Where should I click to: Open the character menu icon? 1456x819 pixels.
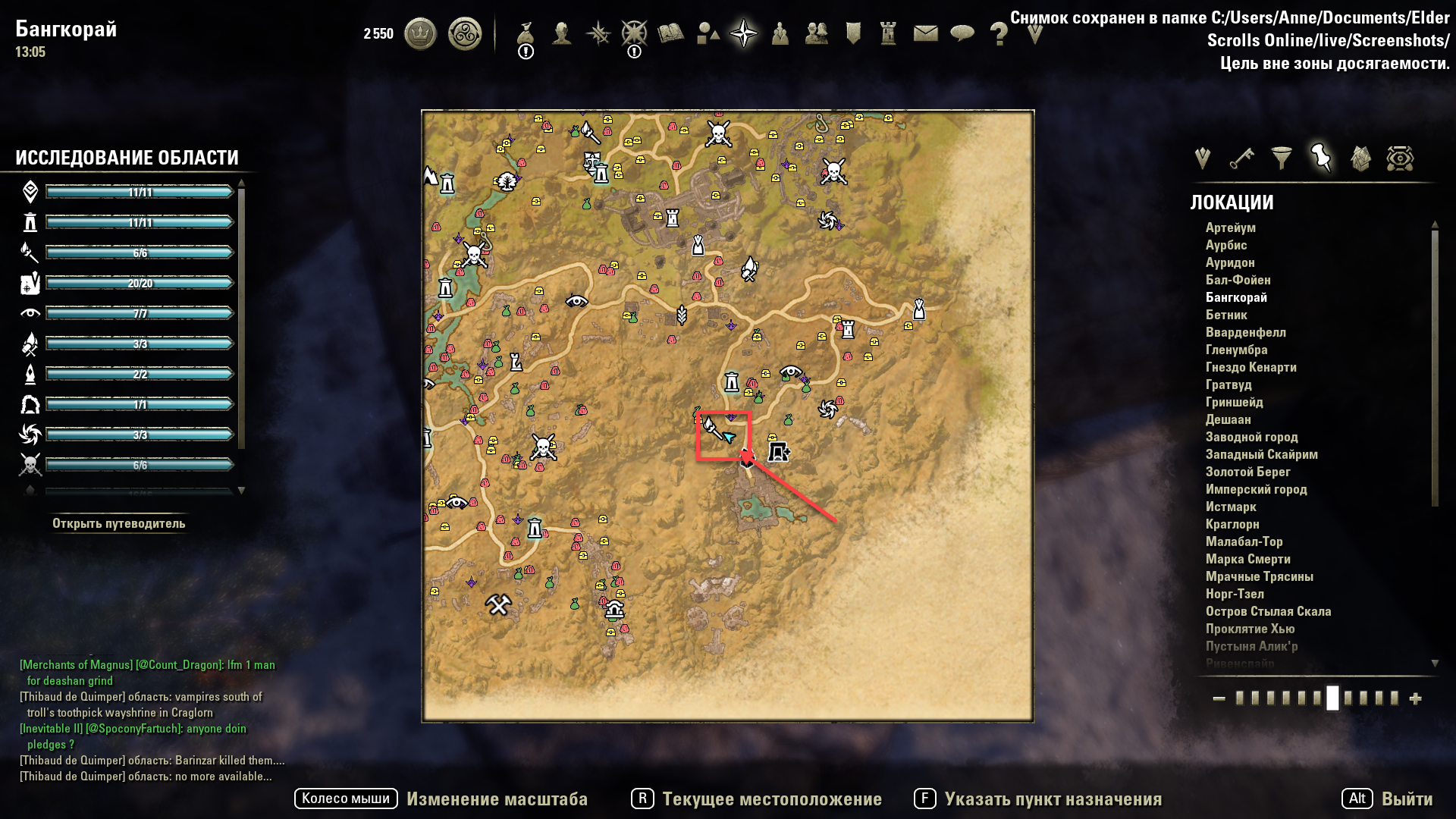click(x=561, y=34)
